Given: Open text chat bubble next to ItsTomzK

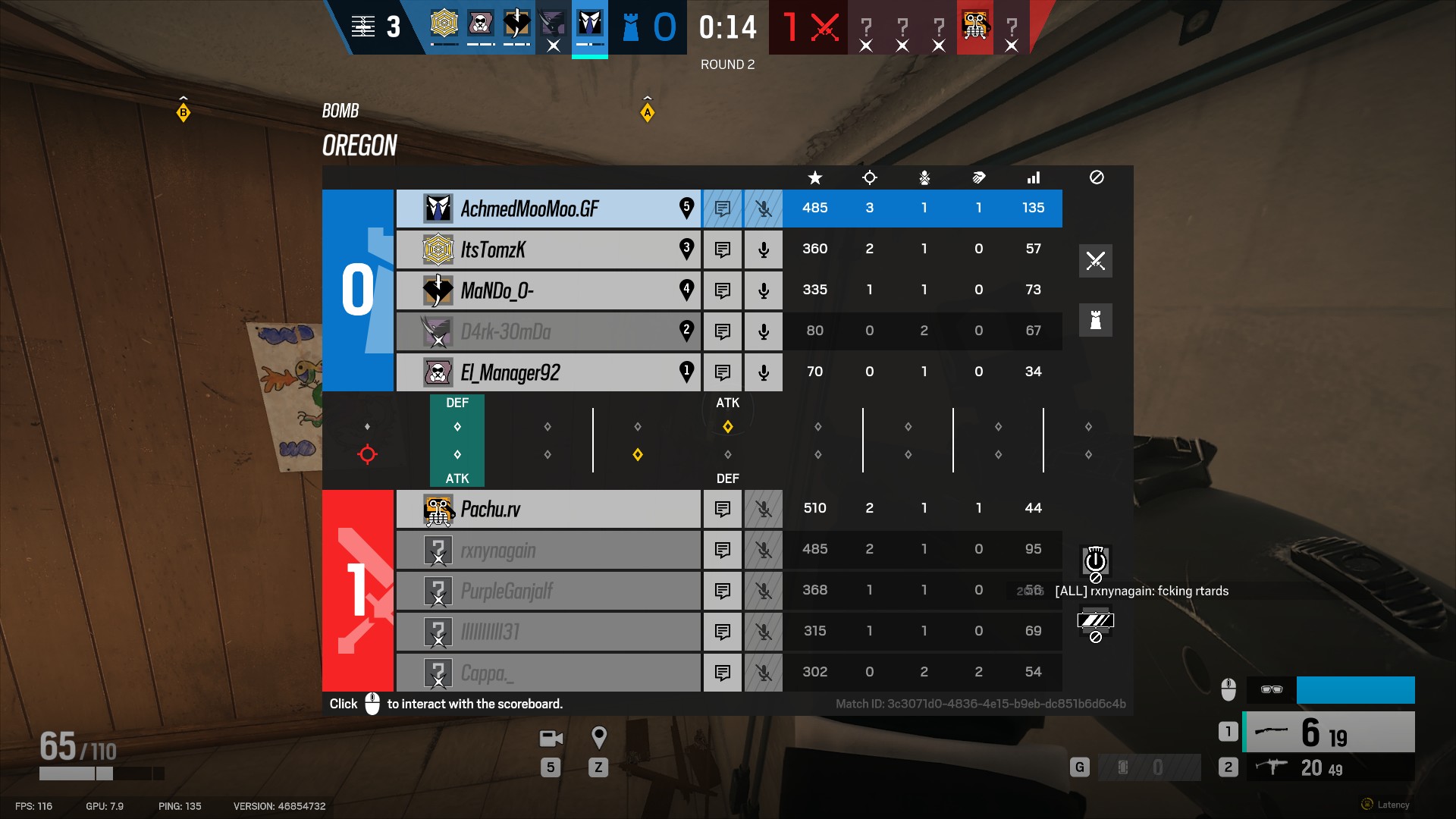Looking at the screenshot, I should (722, 249).
